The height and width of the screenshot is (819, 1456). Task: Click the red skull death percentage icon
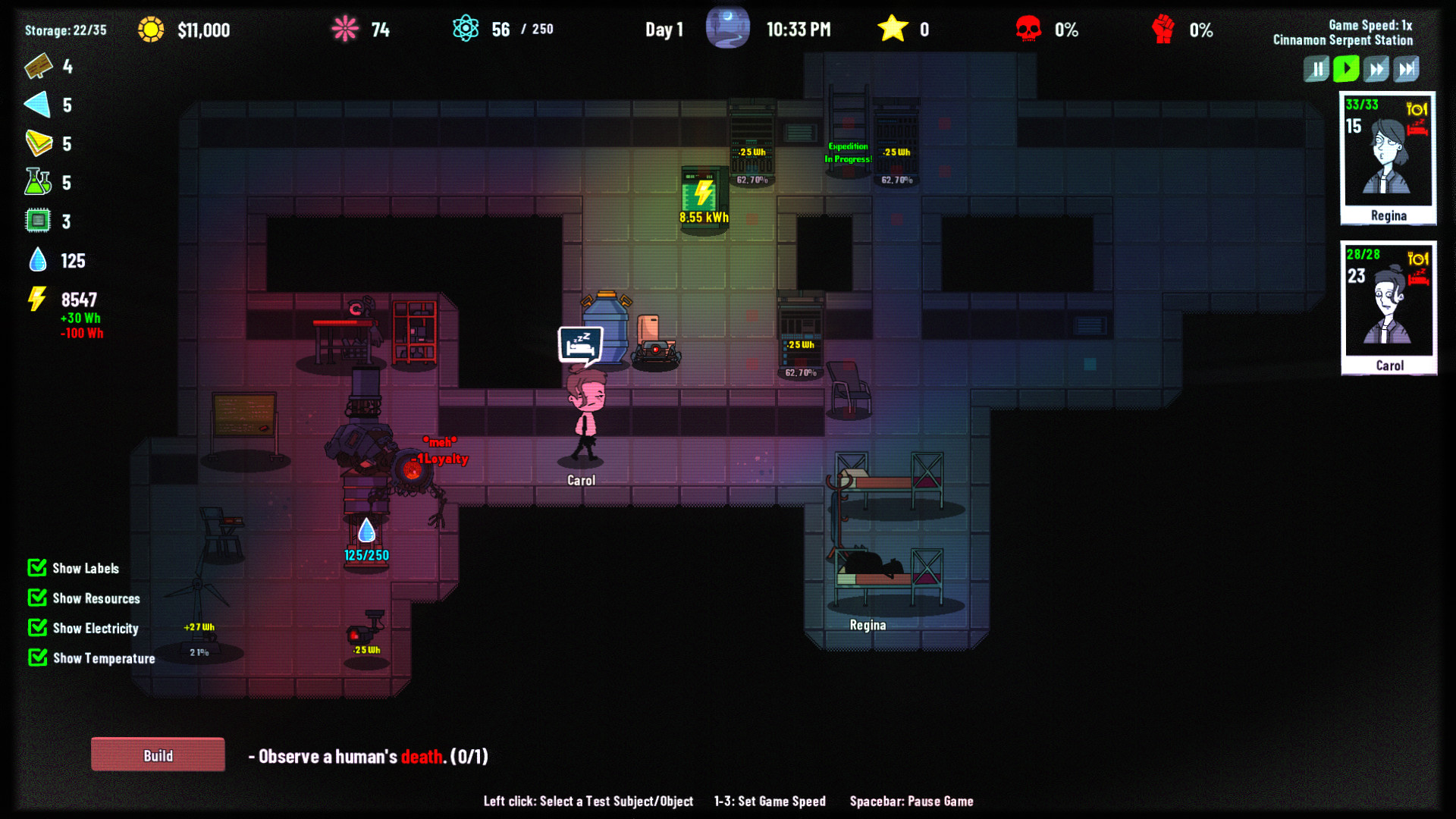click(x=1030, y=29)
